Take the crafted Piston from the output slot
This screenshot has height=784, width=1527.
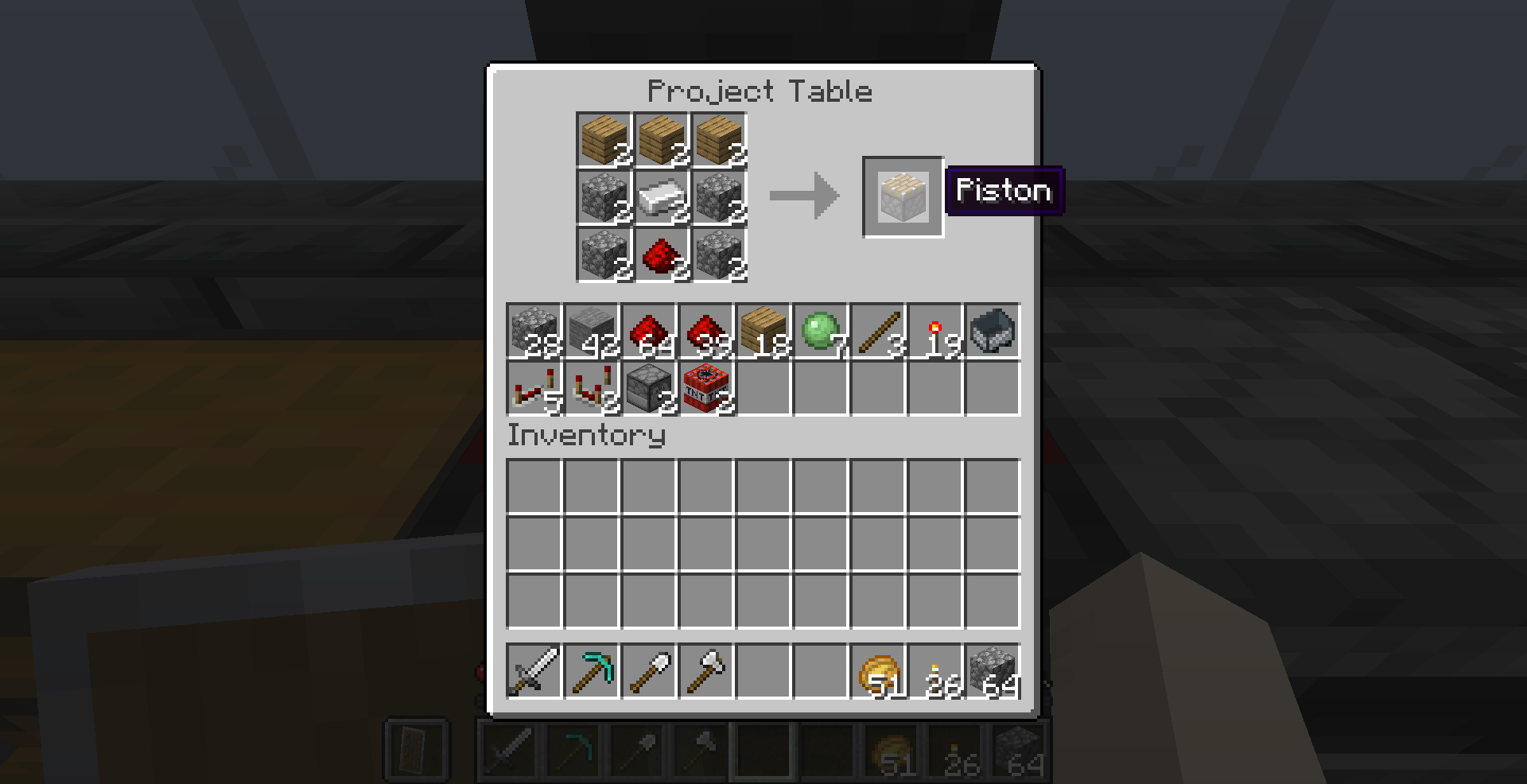coord(903,196)
